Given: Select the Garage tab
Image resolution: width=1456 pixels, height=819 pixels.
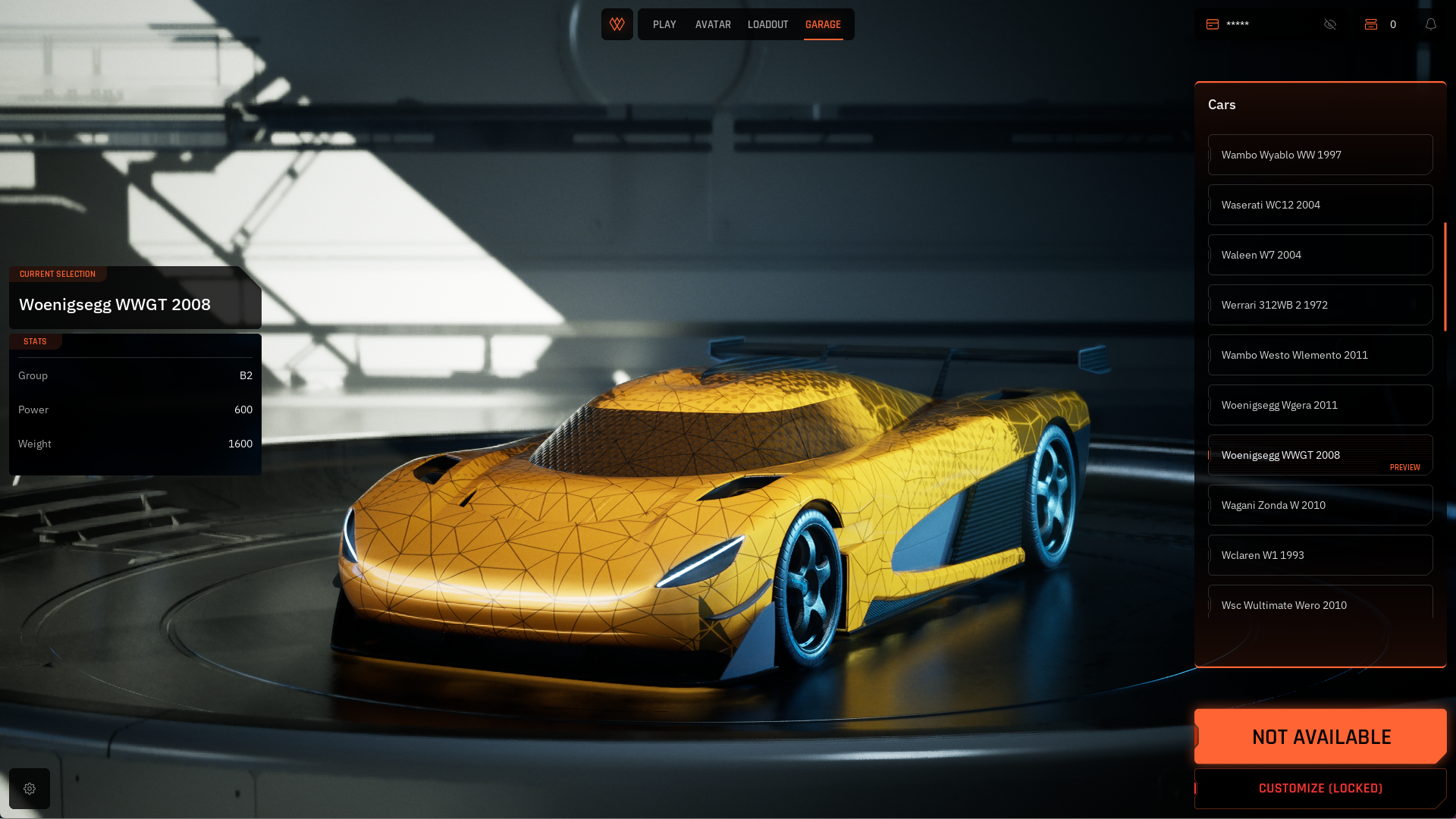Looking at the screenshot, I should tap(823, 25).
